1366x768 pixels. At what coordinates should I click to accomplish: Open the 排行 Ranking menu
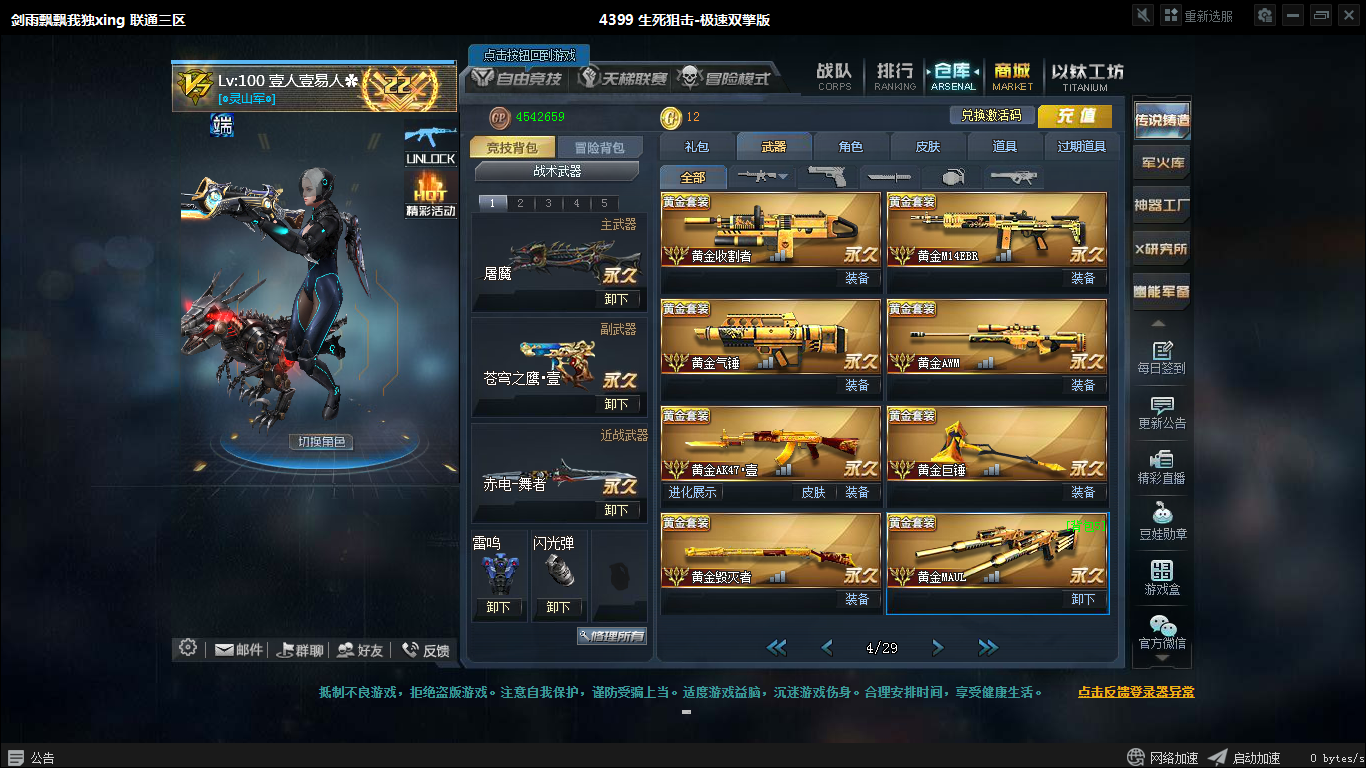[894, 75]
